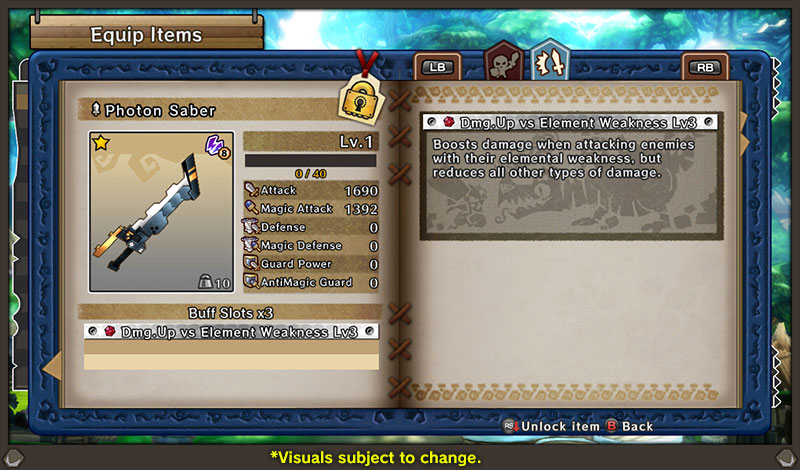Choose the Dmg.Up buff row under Buff Slots

(x=231, y=331)
